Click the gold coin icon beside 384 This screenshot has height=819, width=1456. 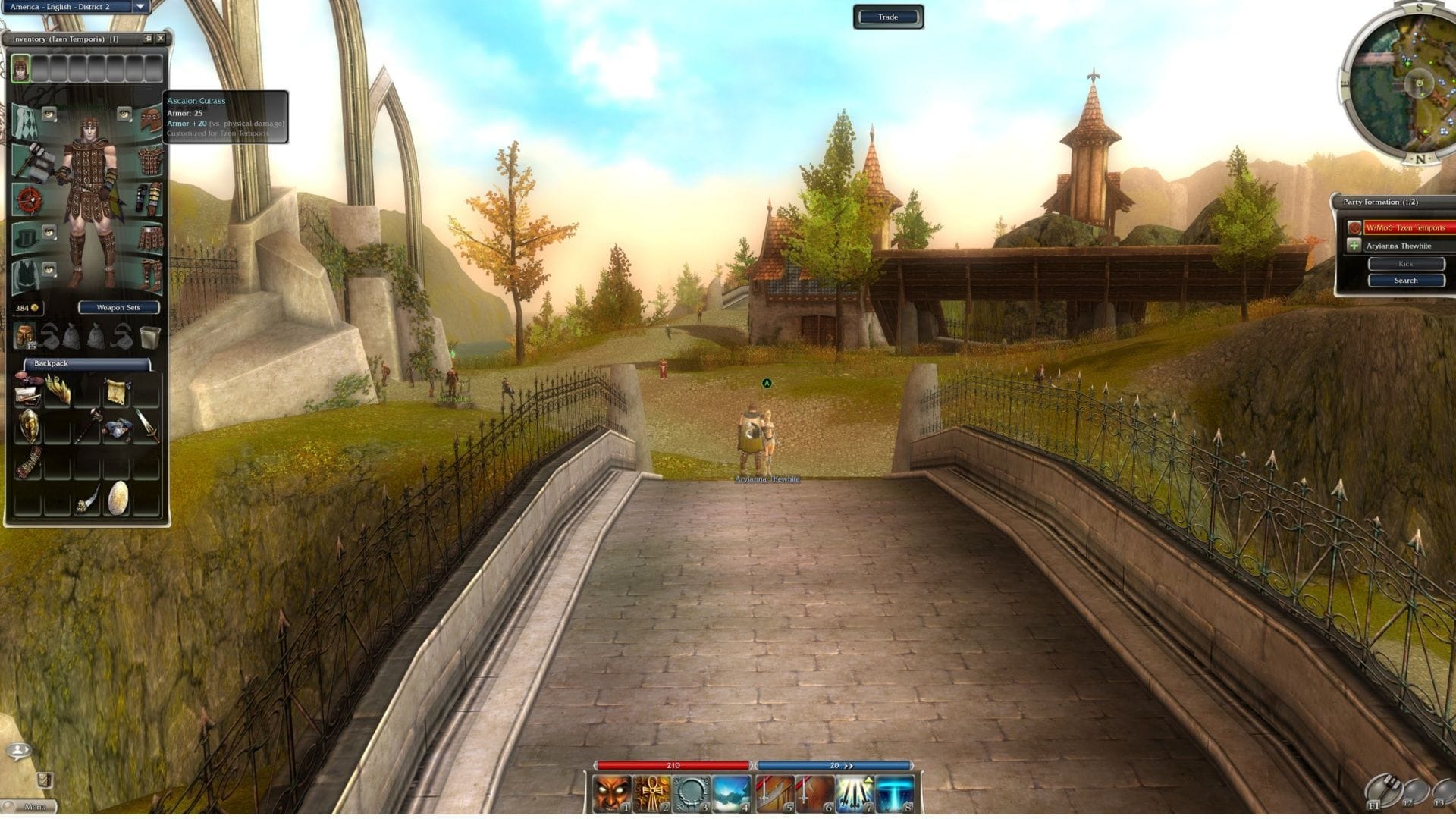tap(33, 307)
